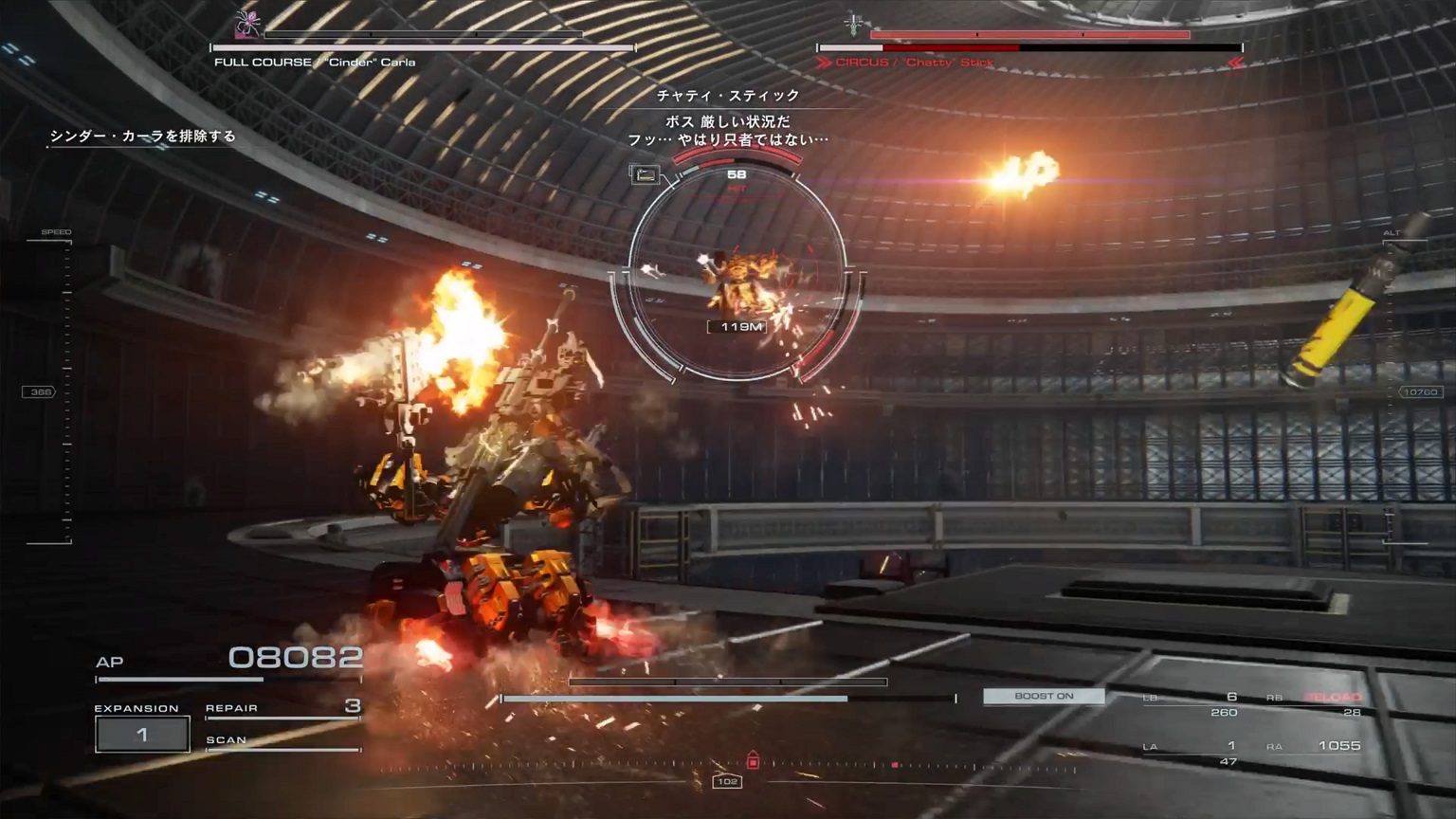Select the LB weapon slot
1456x819 pixels.
(1192, 703)
